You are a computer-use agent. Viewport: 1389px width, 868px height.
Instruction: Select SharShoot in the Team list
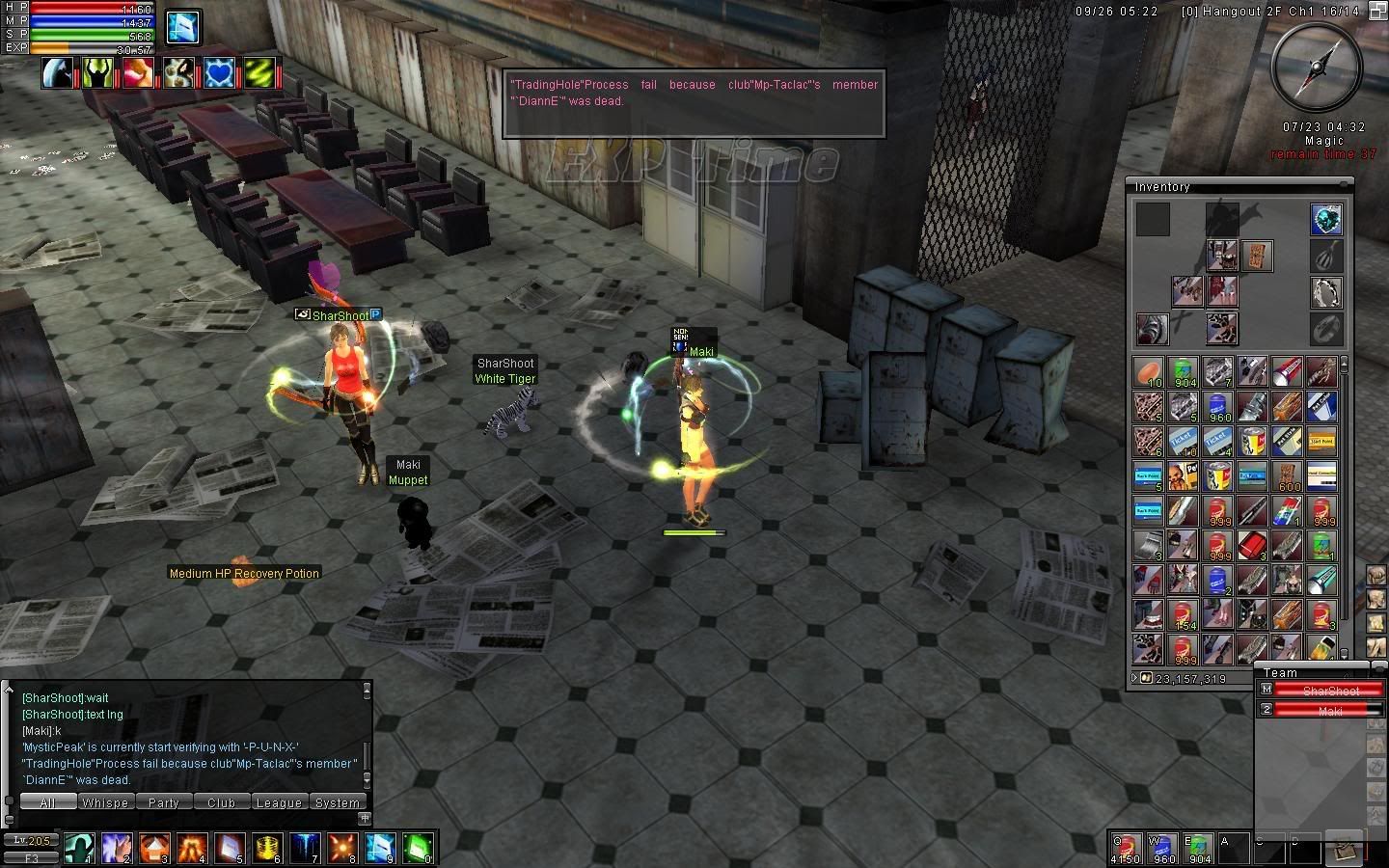click(x=1330, y=691)
